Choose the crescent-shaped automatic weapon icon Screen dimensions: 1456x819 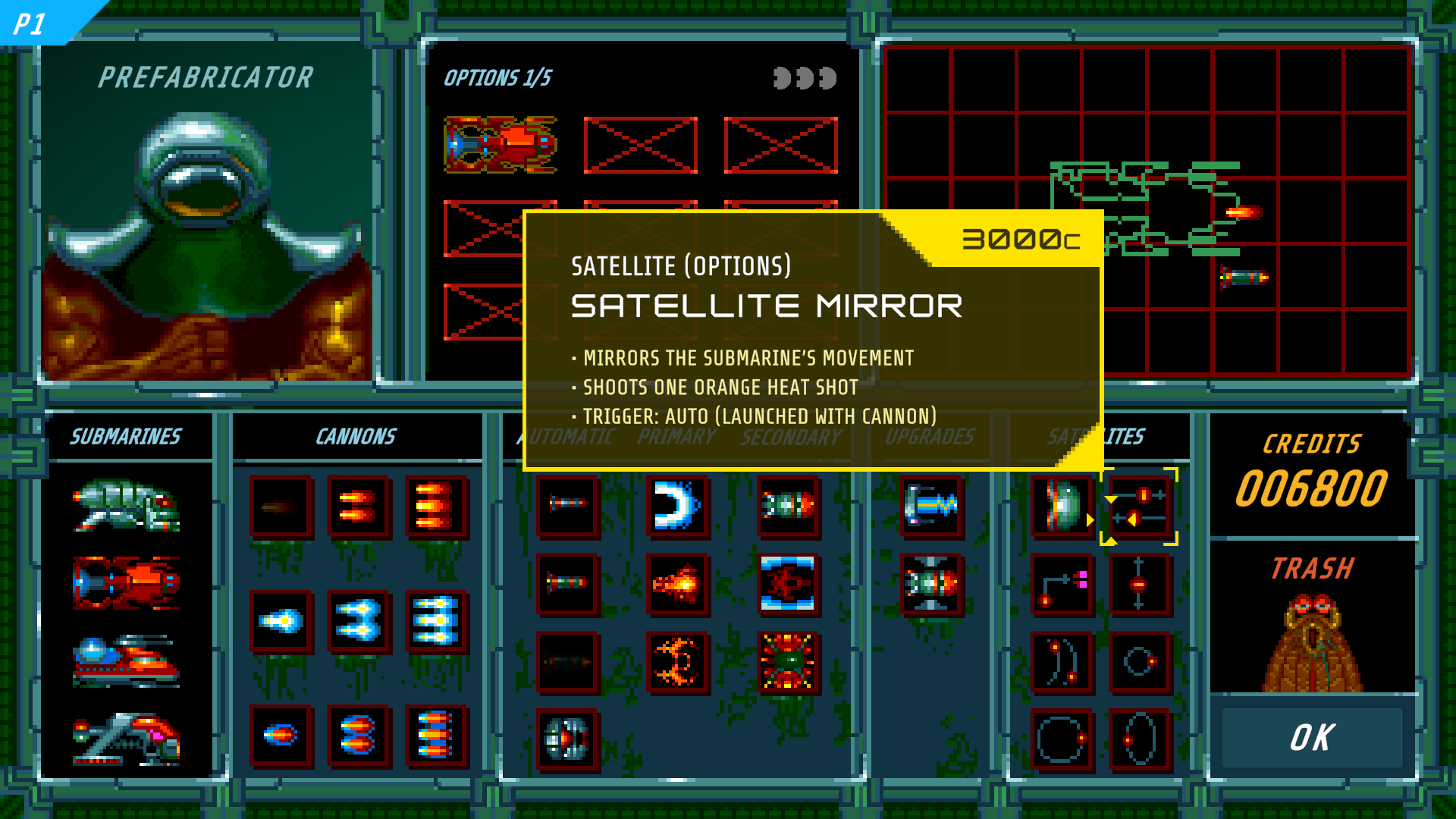(x=678, y=507)
